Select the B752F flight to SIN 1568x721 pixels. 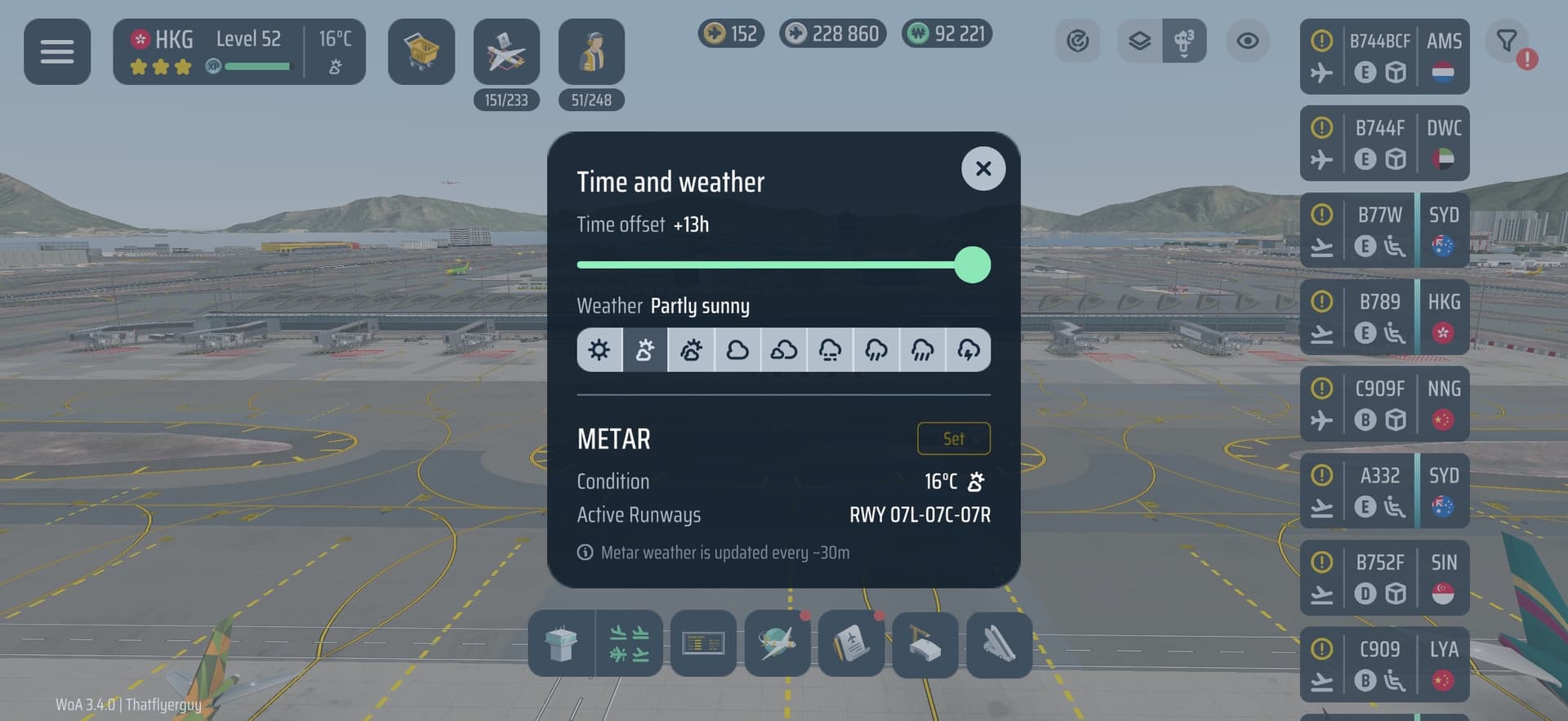coord(1384,578)
